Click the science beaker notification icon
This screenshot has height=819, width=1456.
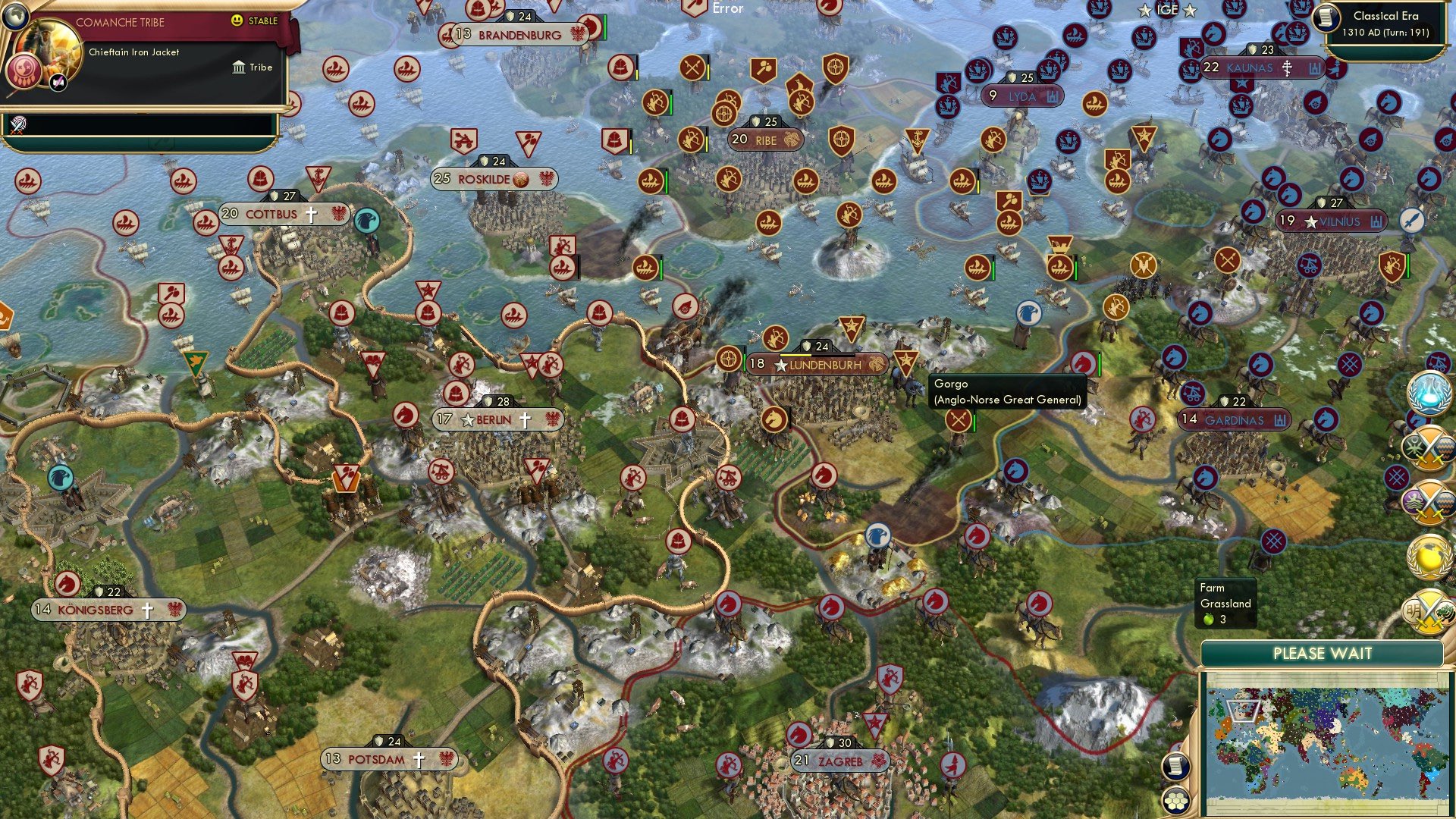click(1431, 395)
